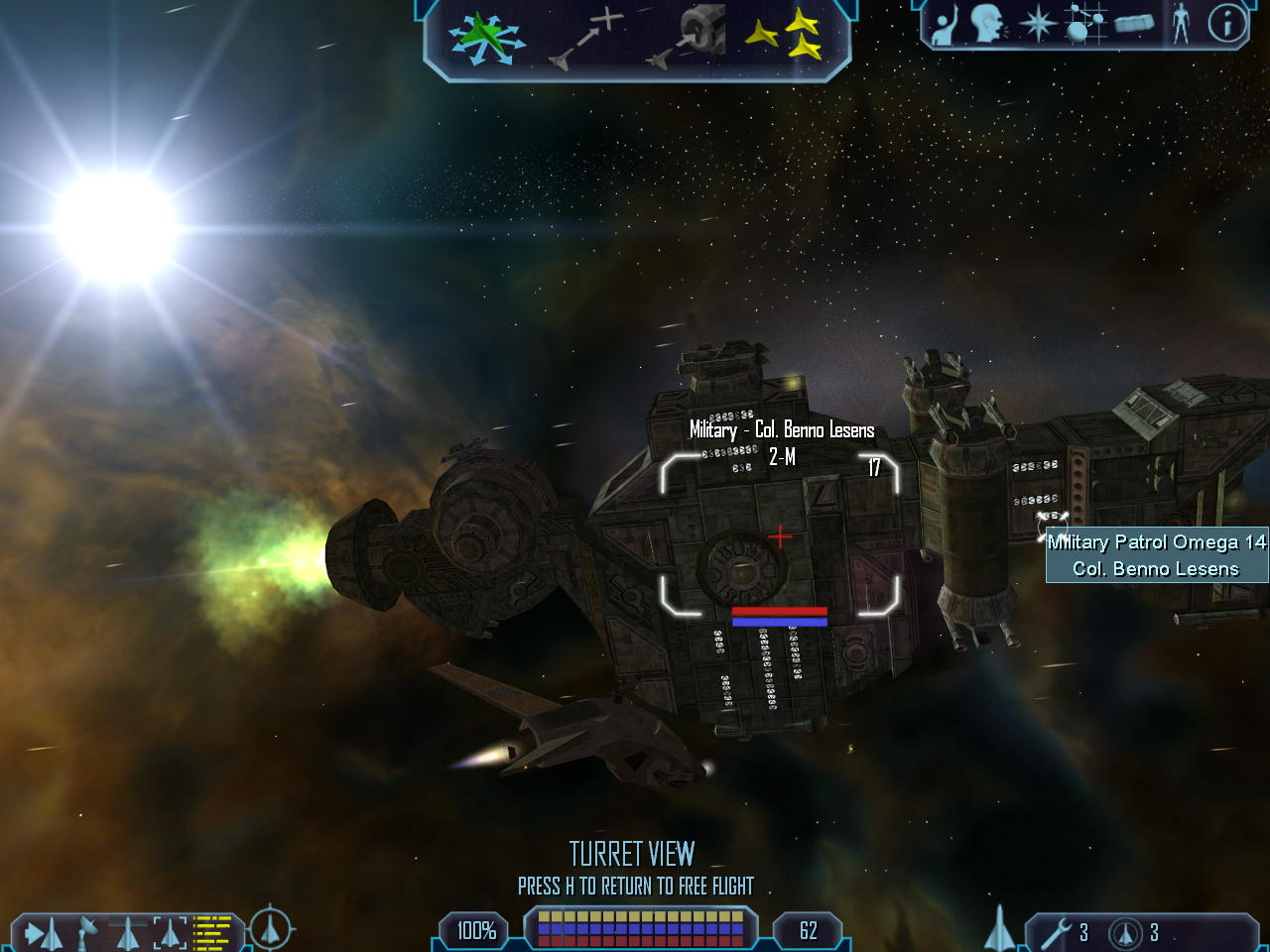The image size is (1270, 952).
Task: Select the Military Patrol Omega 14 label
Action: (1157, 555)
